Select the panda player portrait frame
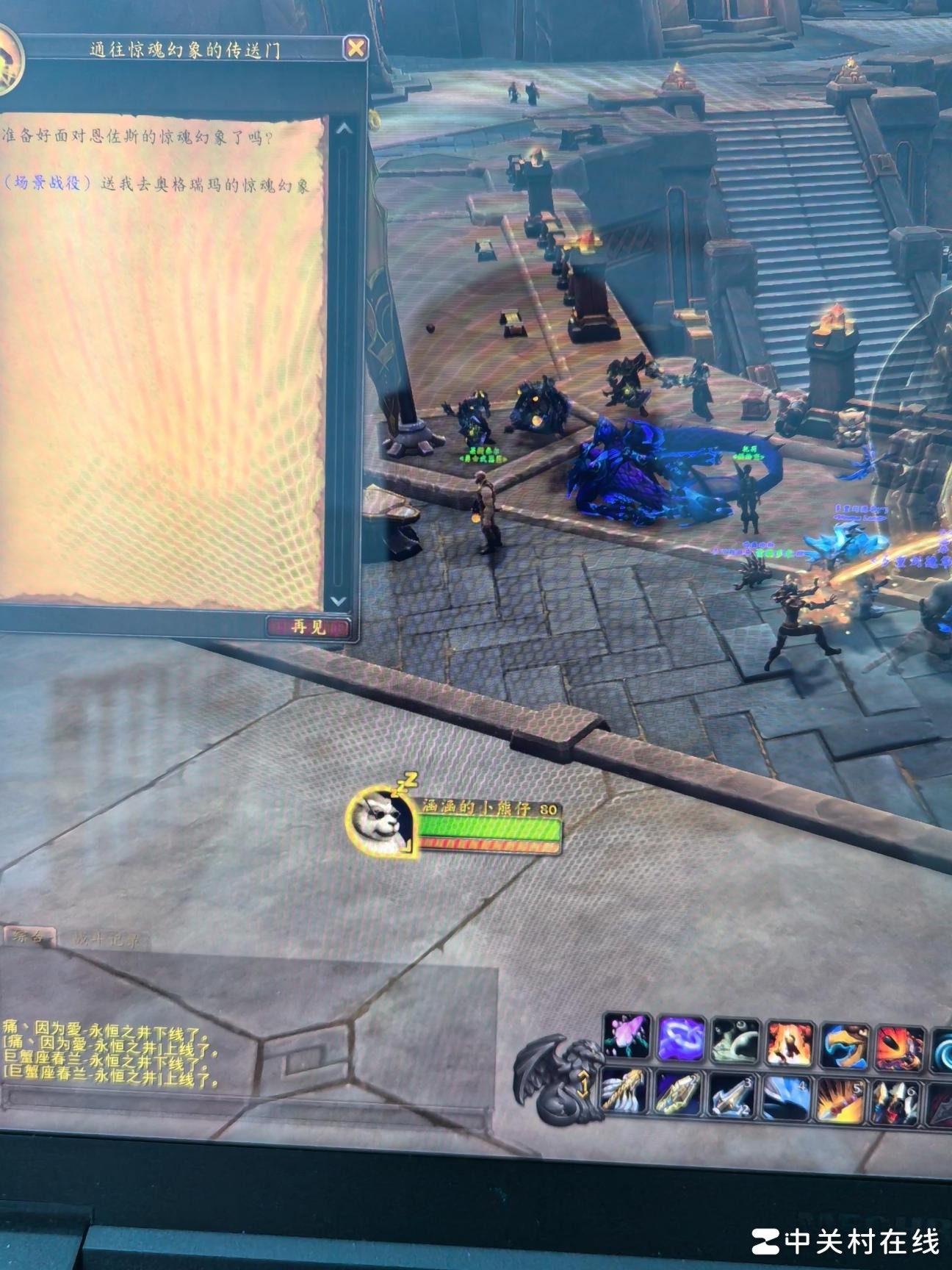This screenshot has height=1270, width=952. coord(381,822)
